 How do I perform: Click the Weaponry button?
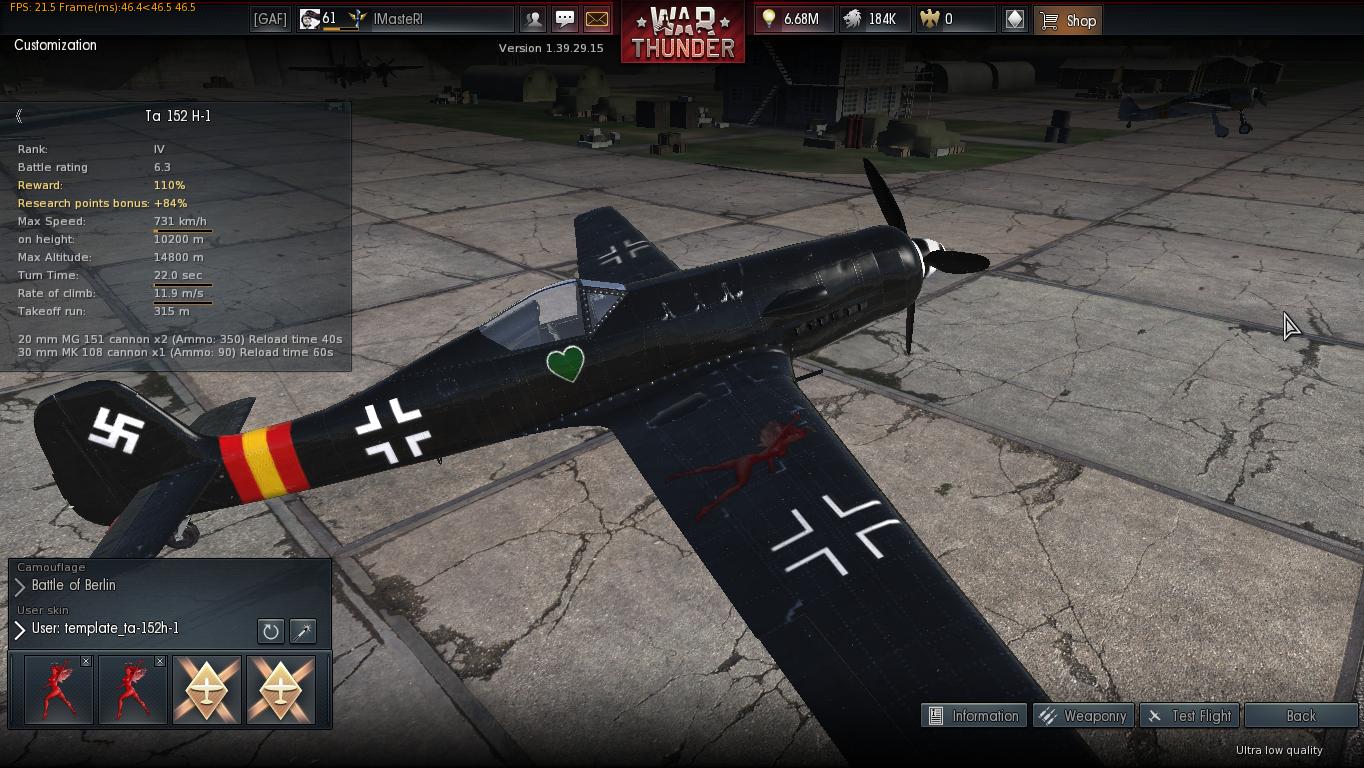click(x=1084, y=716)
